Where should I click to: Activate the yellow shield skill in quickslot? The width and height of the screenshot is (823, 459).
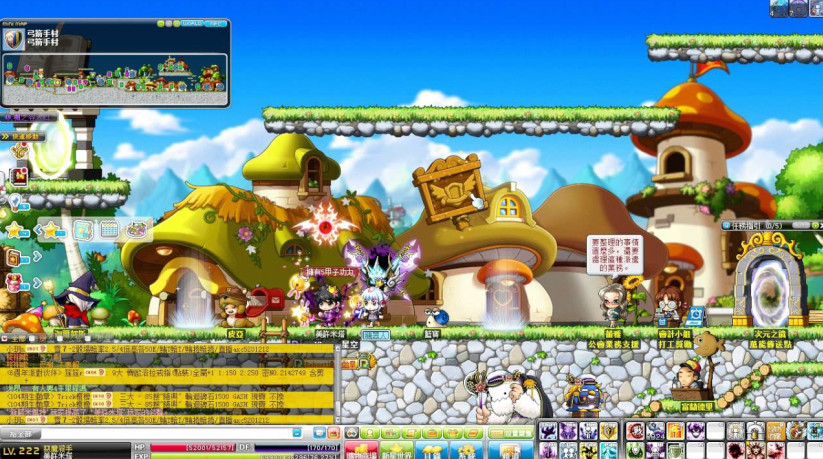coord(608,431)
